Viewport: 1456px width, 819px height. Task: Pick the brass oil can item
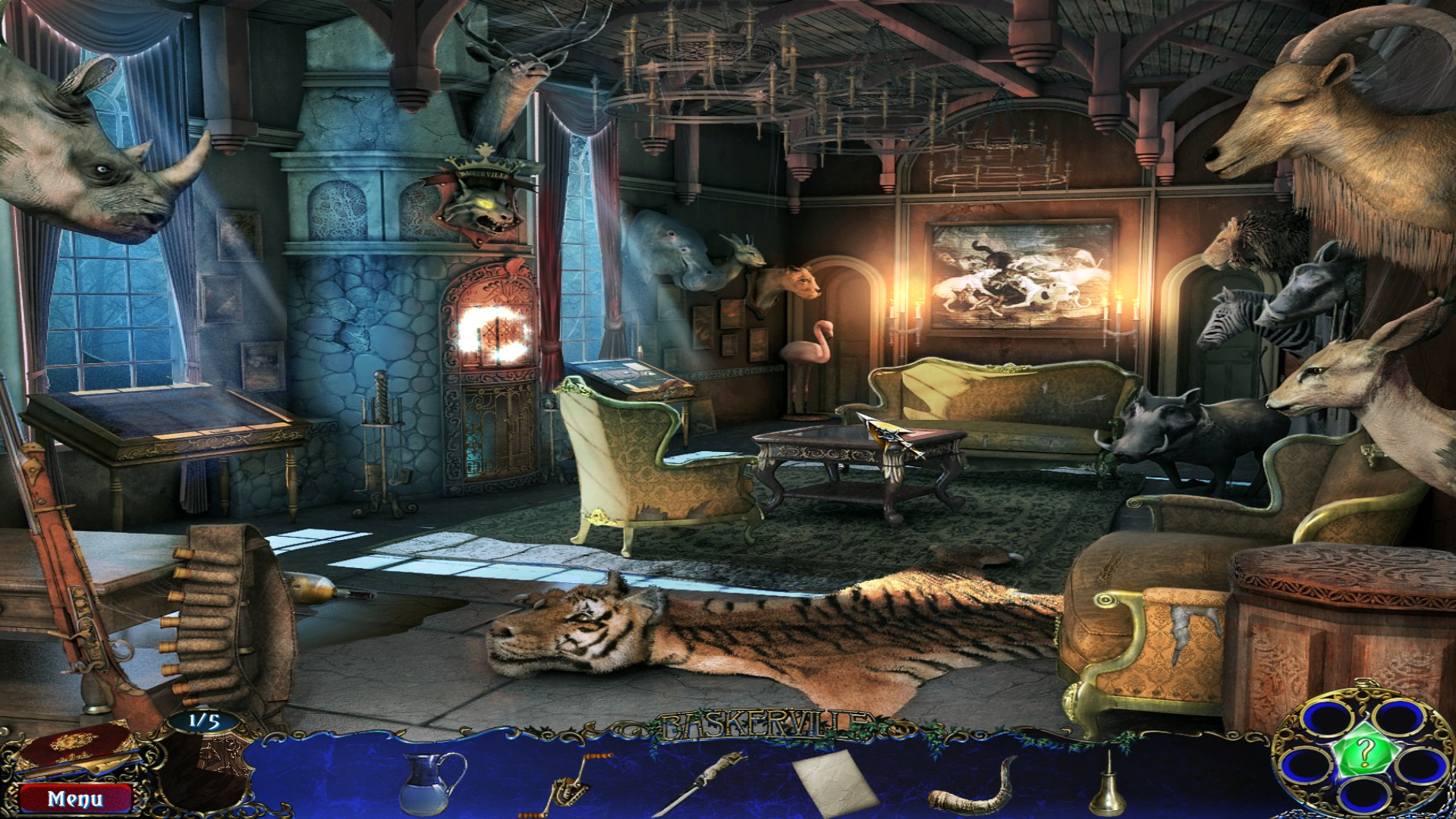tap(1107, 786)
